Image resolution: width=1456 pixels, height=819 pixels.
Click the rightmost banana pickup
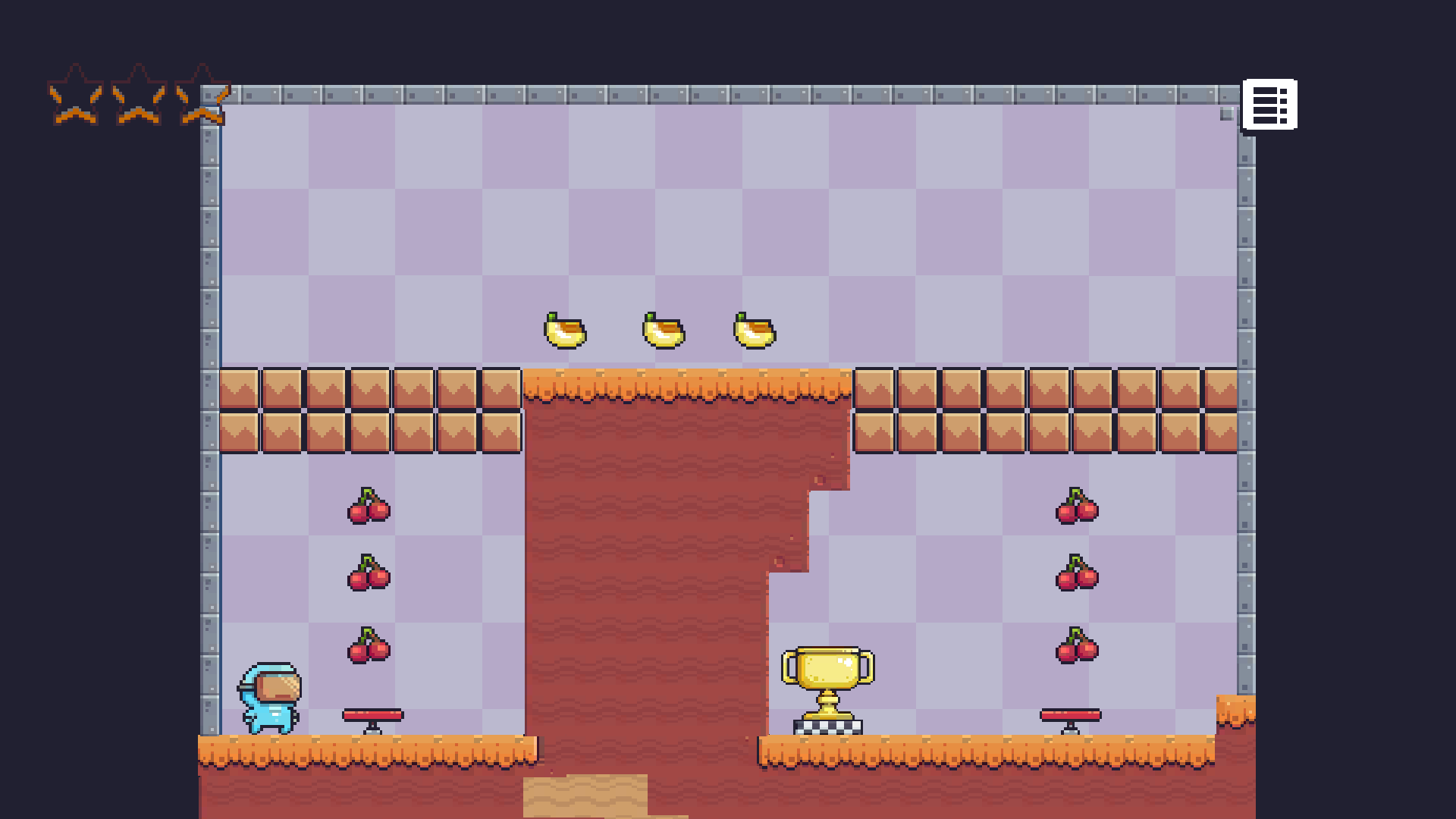(753, 331)
